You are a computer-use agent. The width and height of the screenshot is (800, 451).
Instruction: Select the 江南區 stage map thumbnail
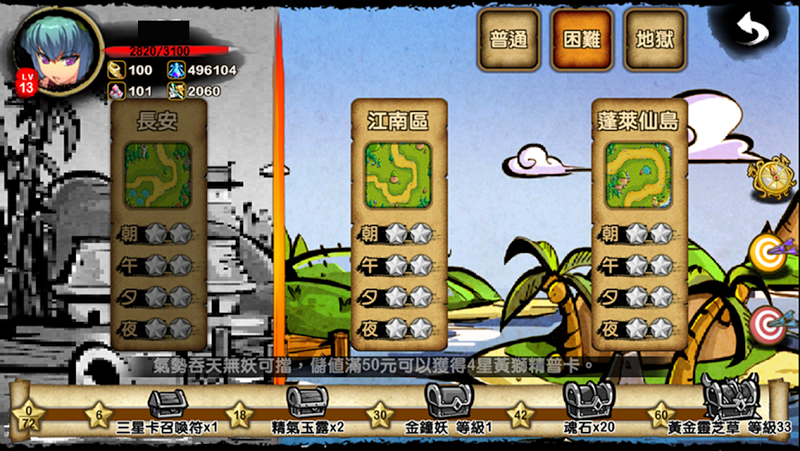(x=396, y=174)
